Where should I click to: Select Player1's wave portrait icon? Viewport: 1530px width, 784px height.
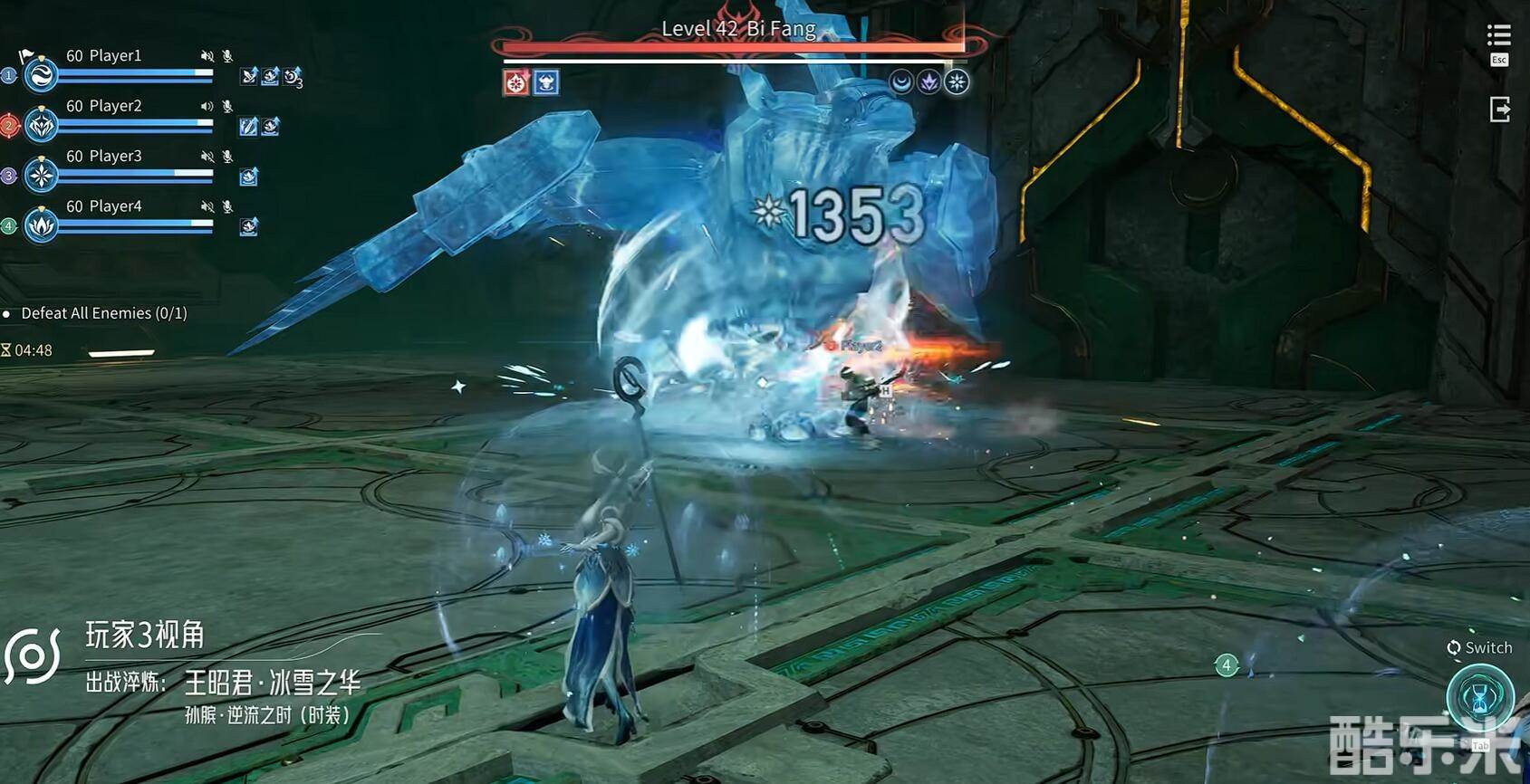click(x=41, y=75)
